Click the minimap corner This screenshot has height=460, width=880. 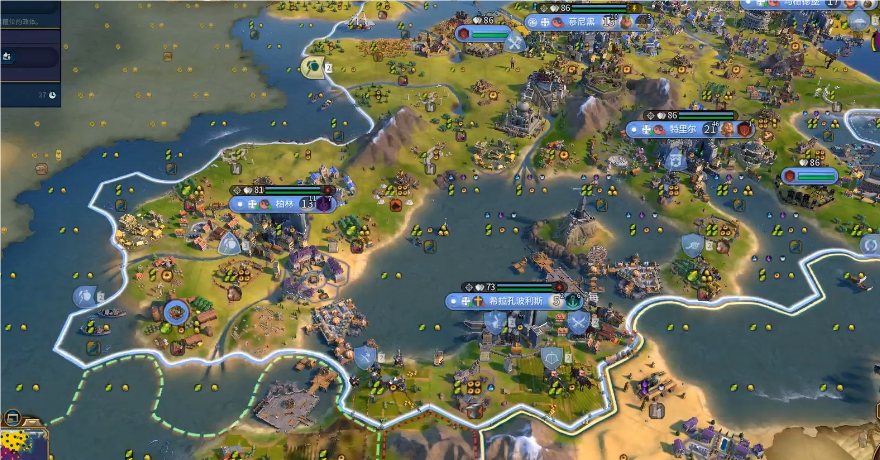22,440
